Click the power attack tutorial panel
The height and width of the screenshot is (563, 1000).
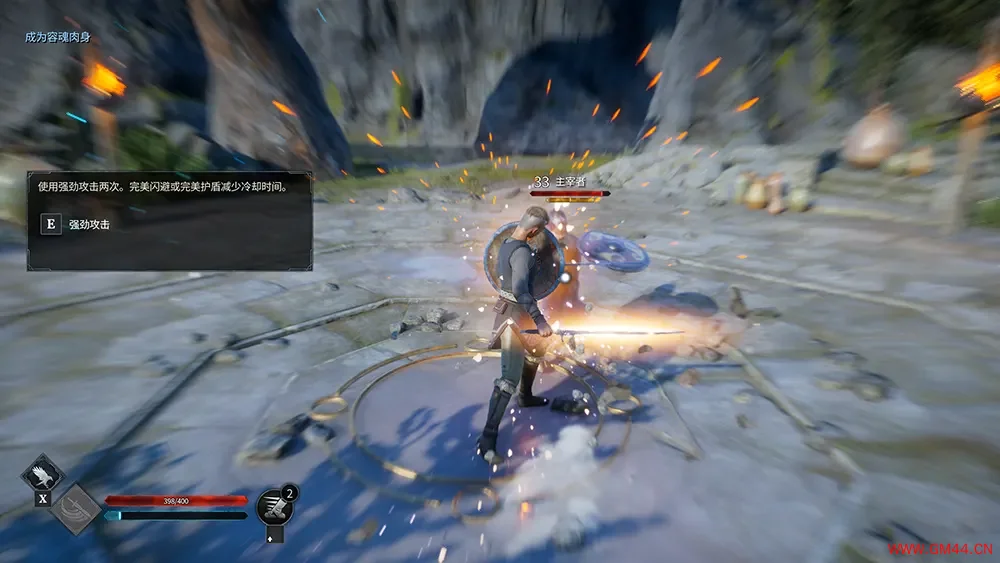pyautogui.click(x=169, y=220)
